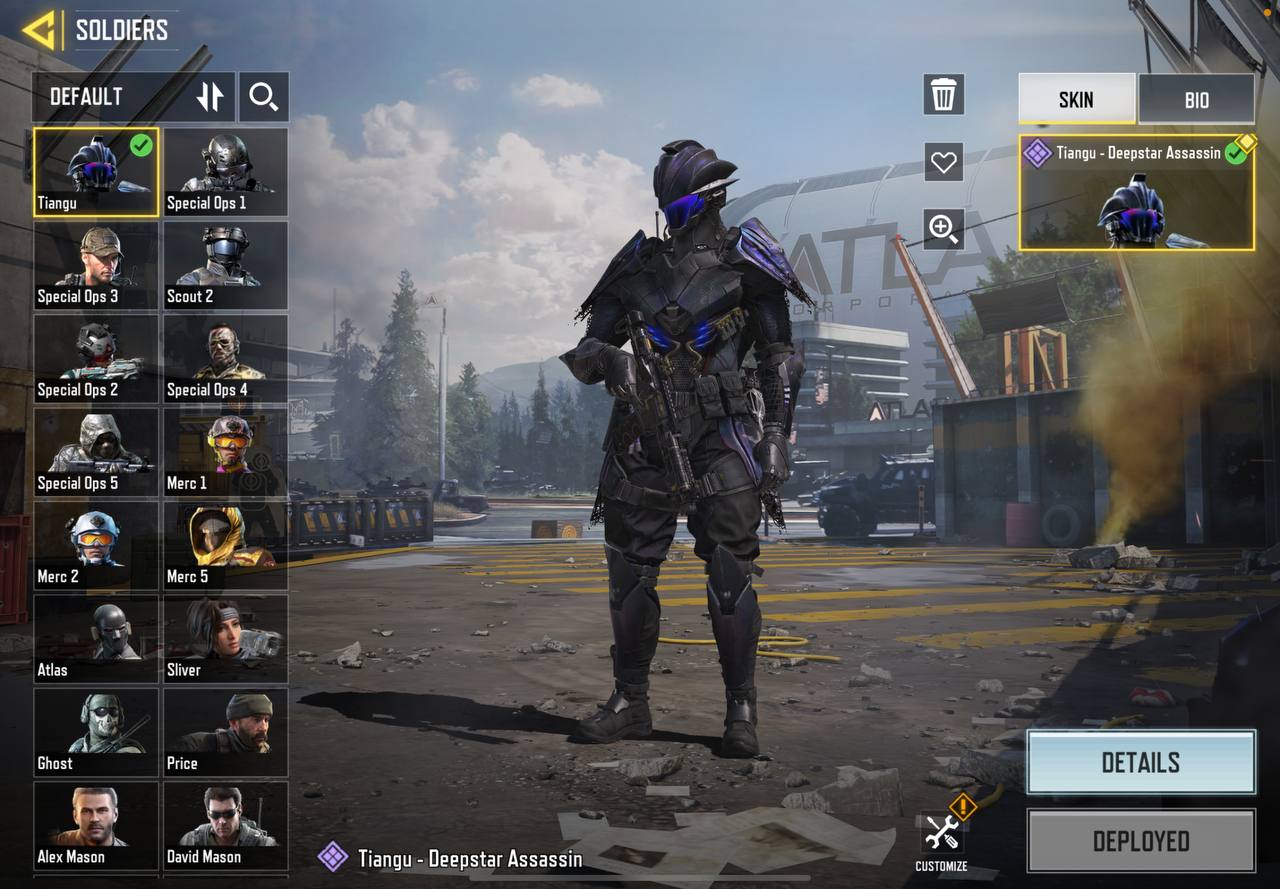
Task: Pick the Sliver soldier
Action: click(226, 640)
